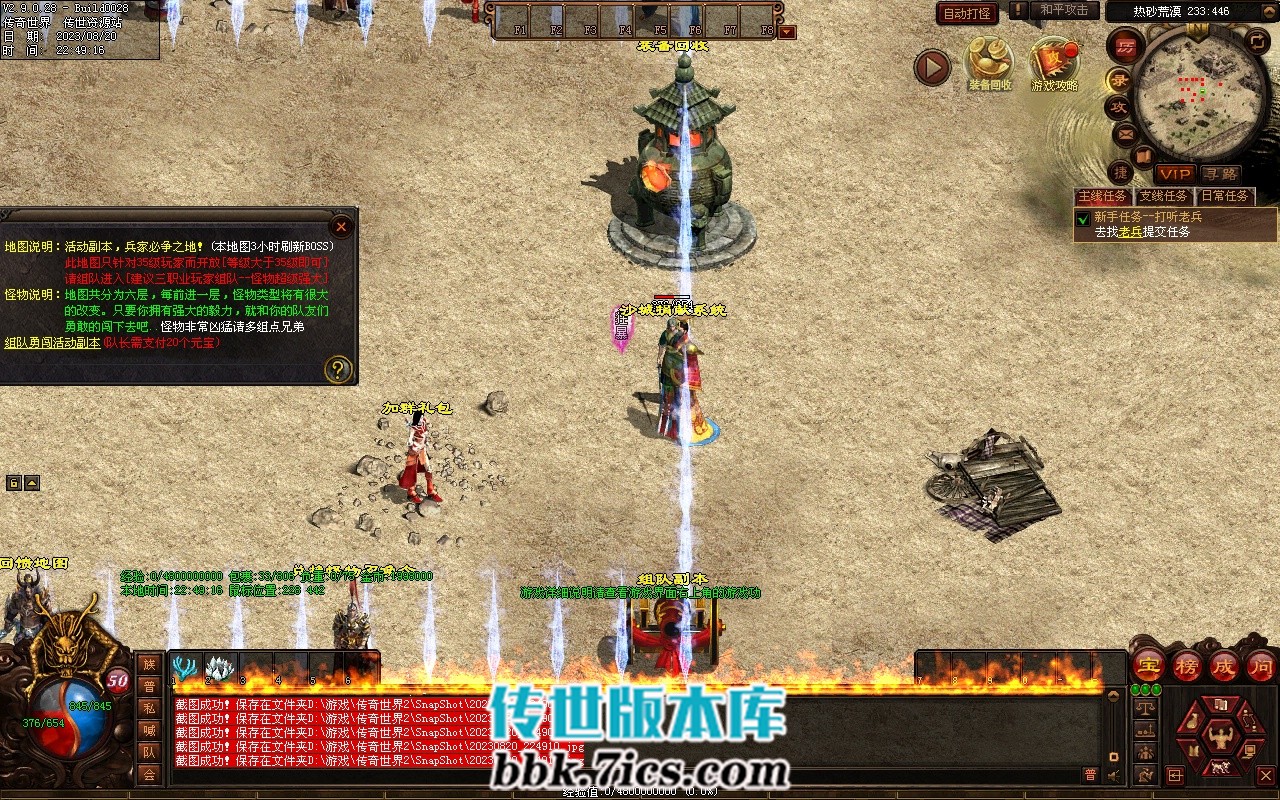This screenshot has height=800, width=1280.
Task: Activate the 寻路 pathfinding button
Action: [x=1220, y=174]
